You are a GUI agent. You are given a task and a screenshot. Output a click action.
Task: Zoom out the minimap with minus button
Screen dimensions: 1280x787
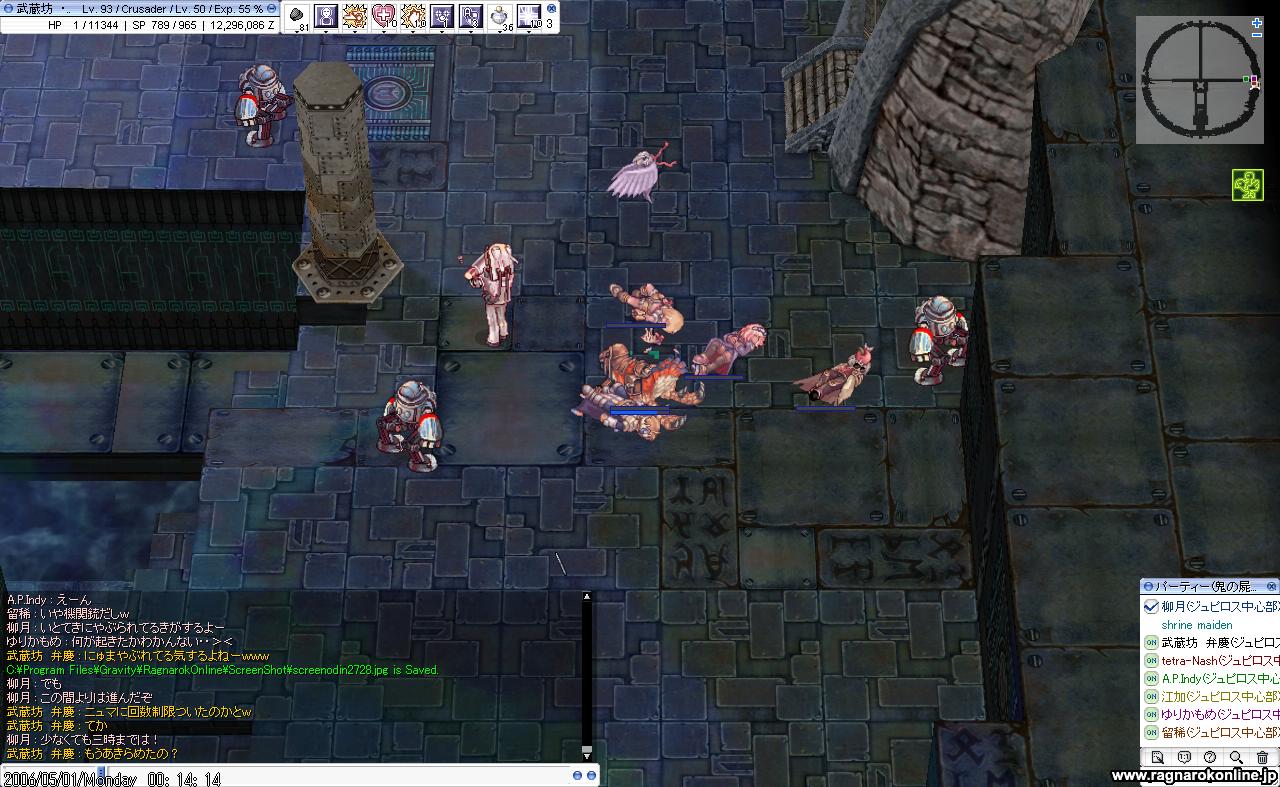tap(1256, 35)
